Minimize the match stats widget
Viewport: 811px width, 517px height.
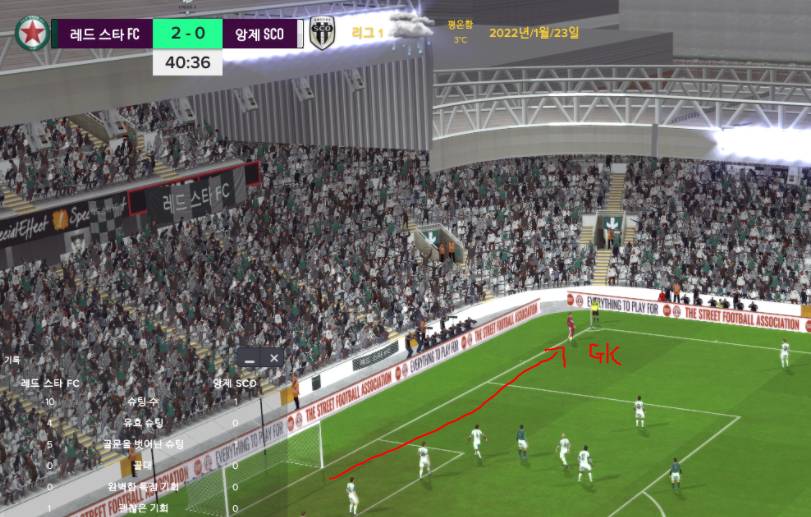250,357
